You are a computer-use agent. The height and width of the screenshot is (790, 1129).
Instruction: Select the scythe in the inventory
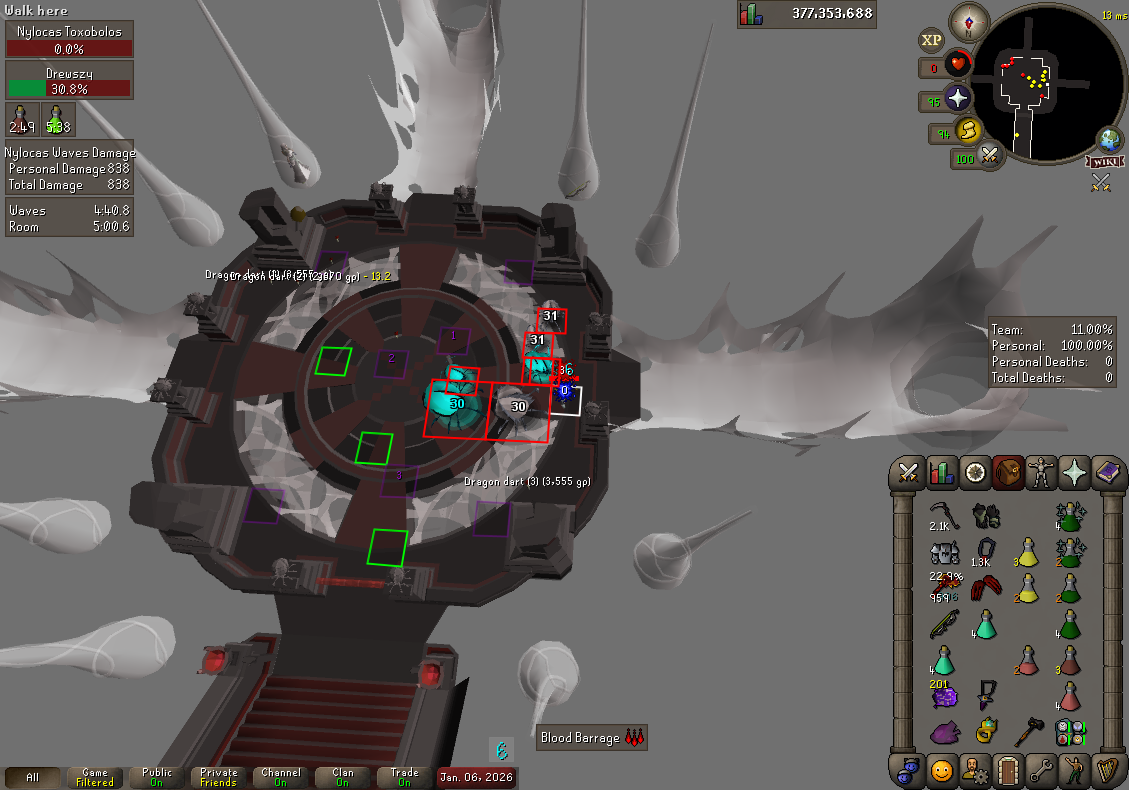tap(944, 515)
